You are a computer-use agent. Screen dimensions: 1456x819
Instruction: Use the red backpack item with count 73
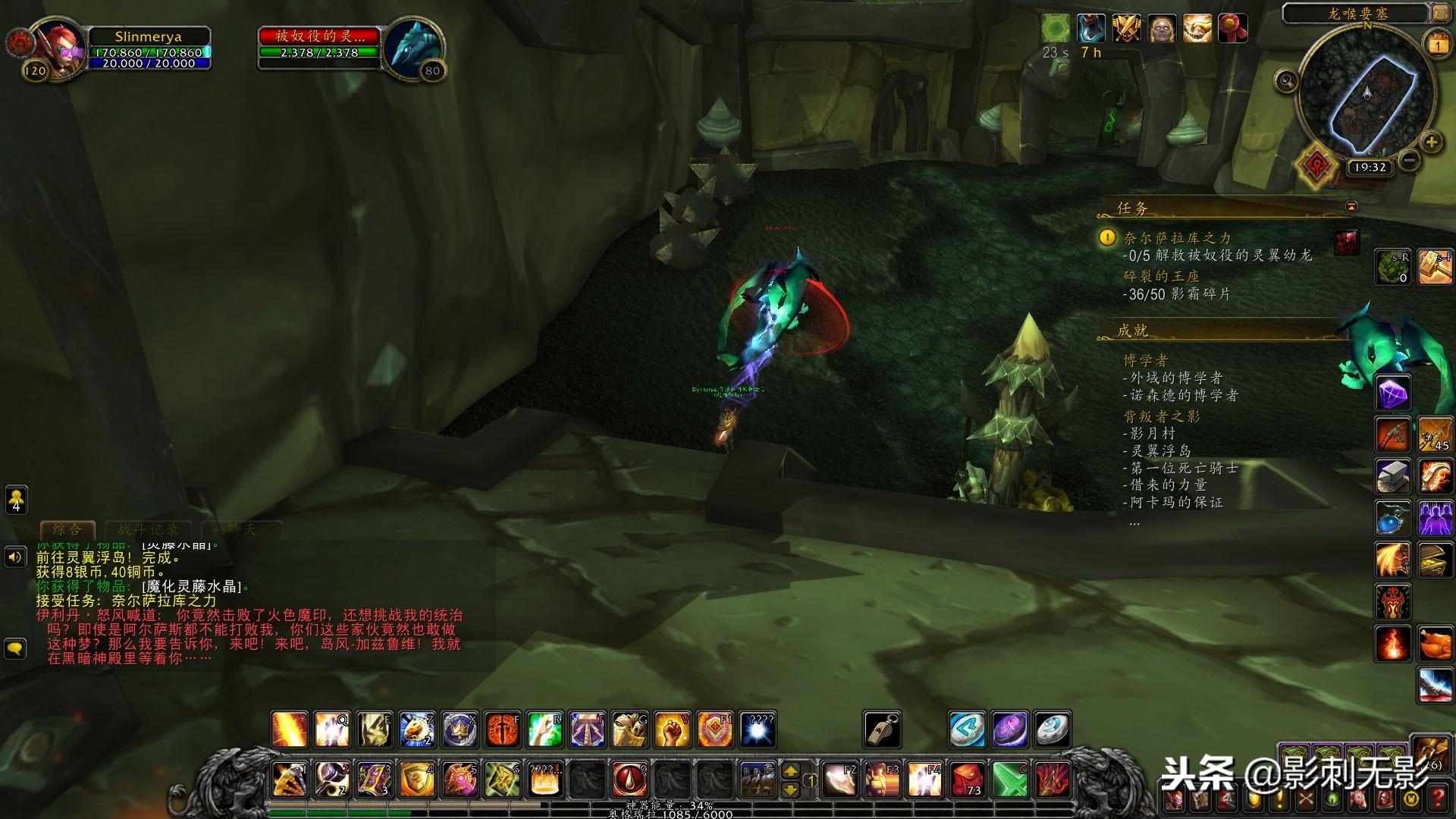(967, 779)
